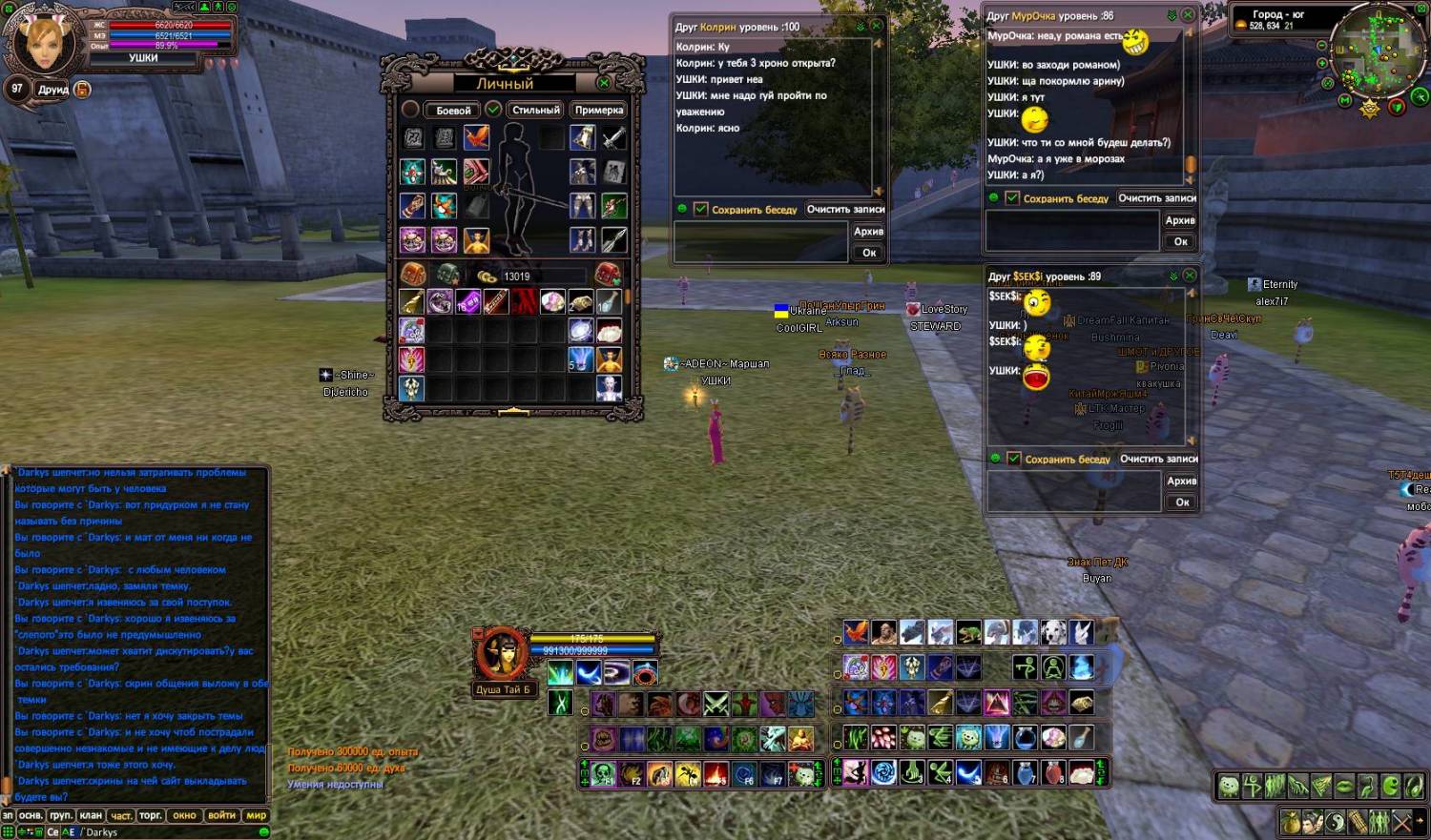Select the orange phoenix item in equipment

pos(476,137)
